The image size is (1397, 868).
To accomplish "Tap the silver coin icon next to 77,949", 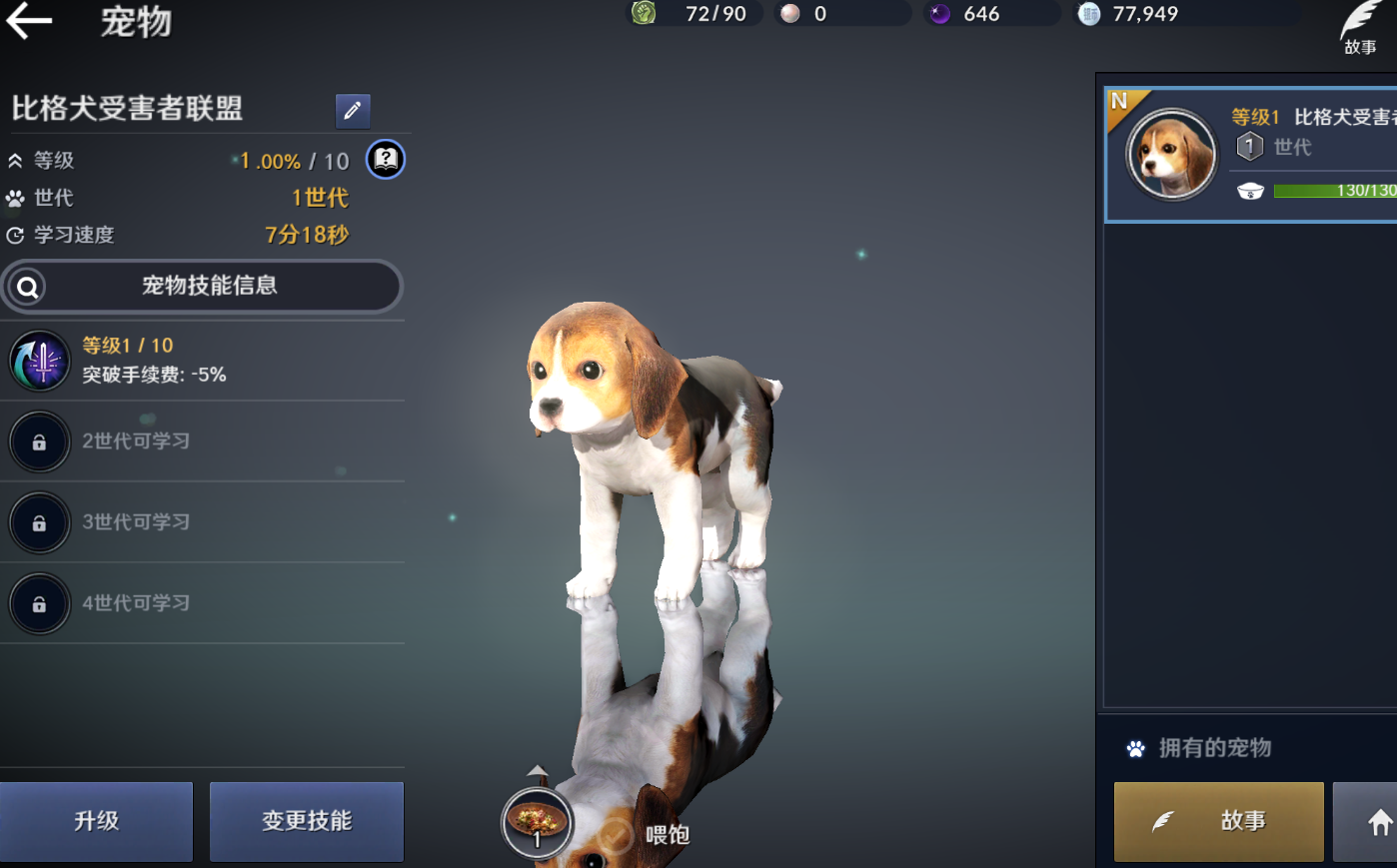I will click(x=1087, y=13).
